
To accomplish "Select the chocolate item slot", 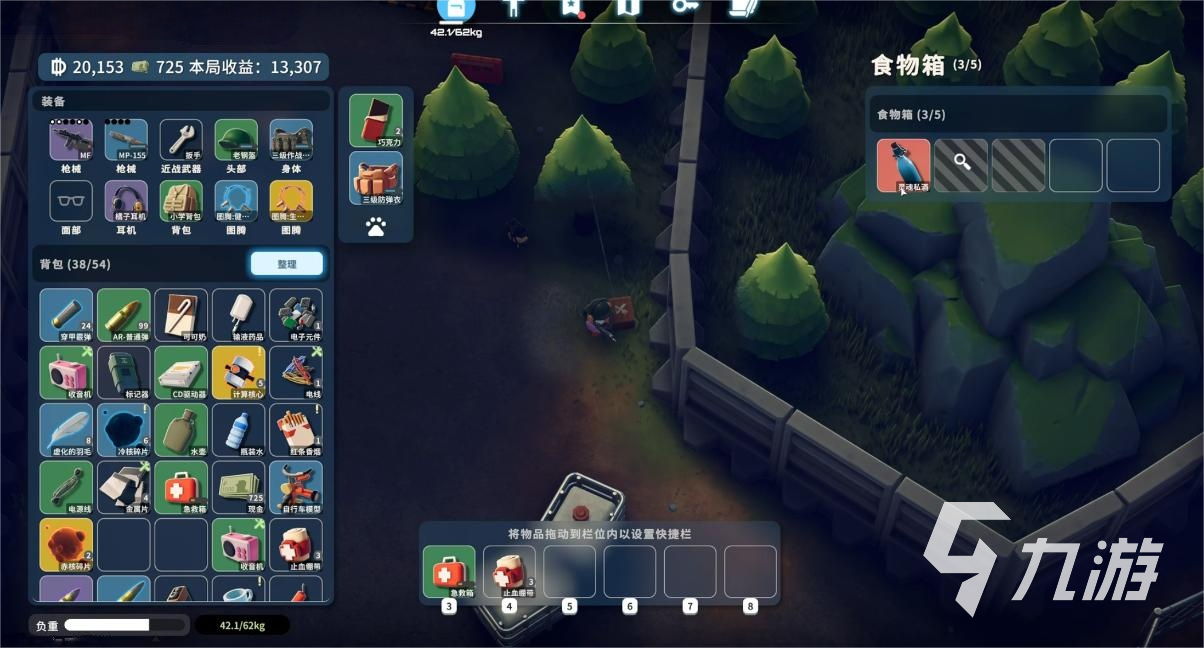I will [376, 120].
